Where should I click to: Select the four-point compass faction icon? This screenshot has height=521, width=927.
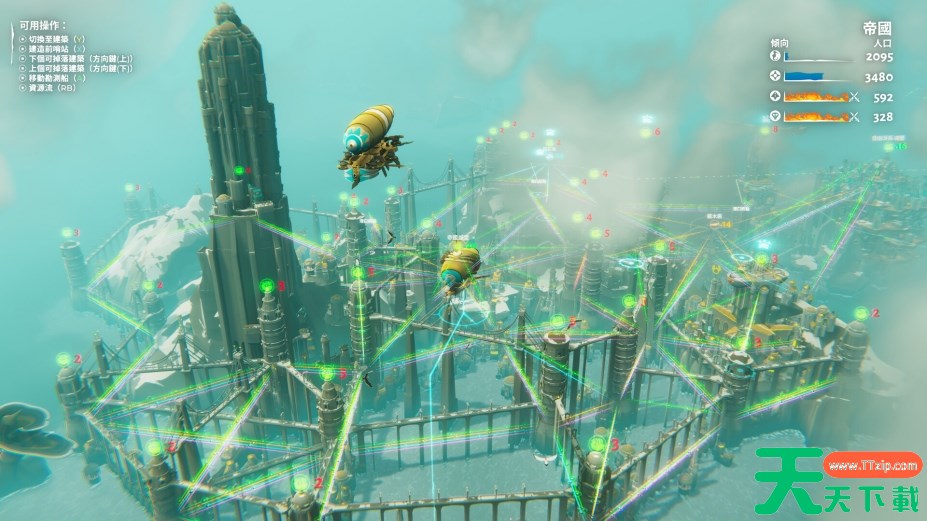[x=775, y=77]
